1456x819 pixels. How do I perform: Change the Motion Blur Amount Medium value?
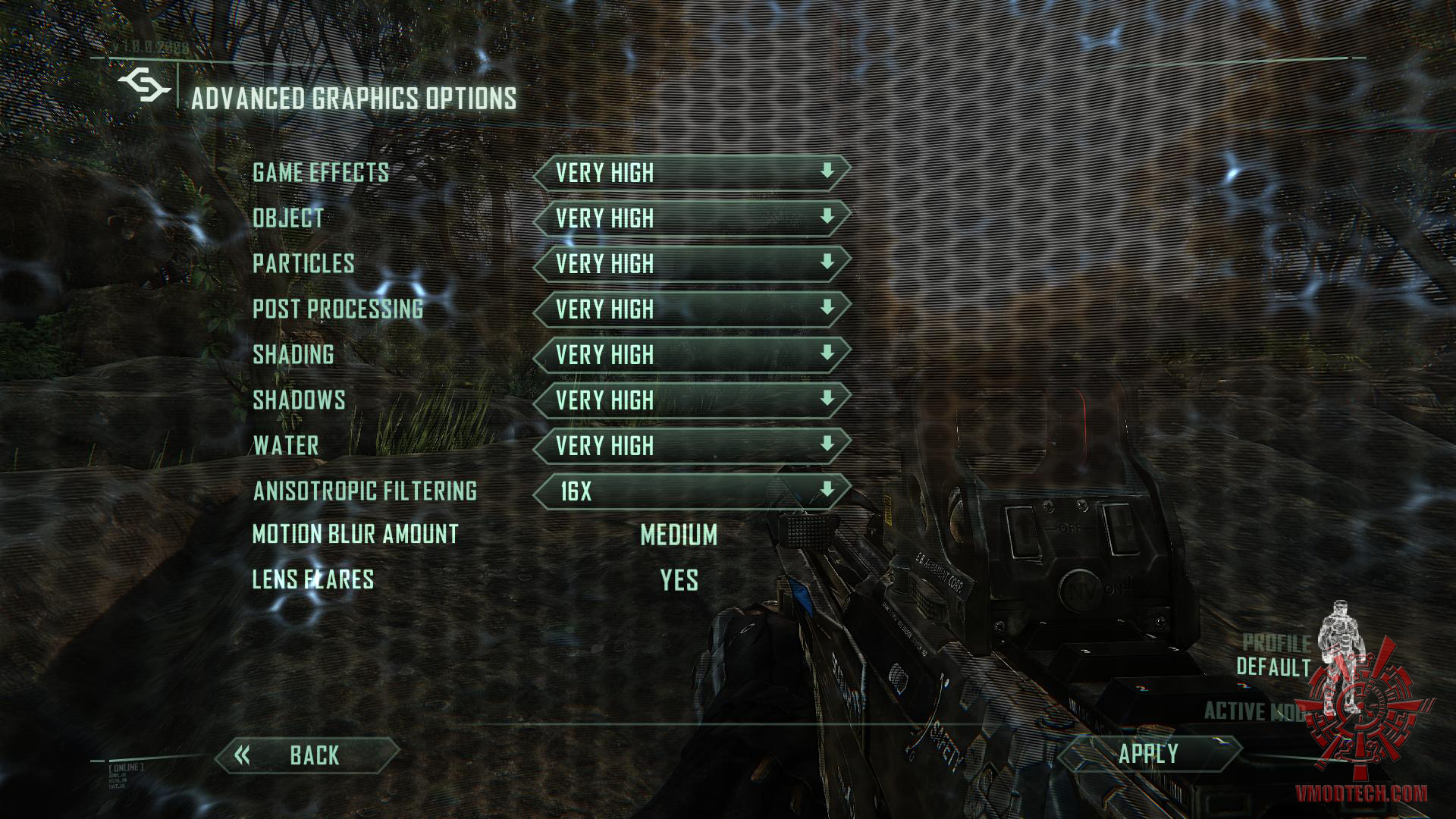[x=679, y=535]
